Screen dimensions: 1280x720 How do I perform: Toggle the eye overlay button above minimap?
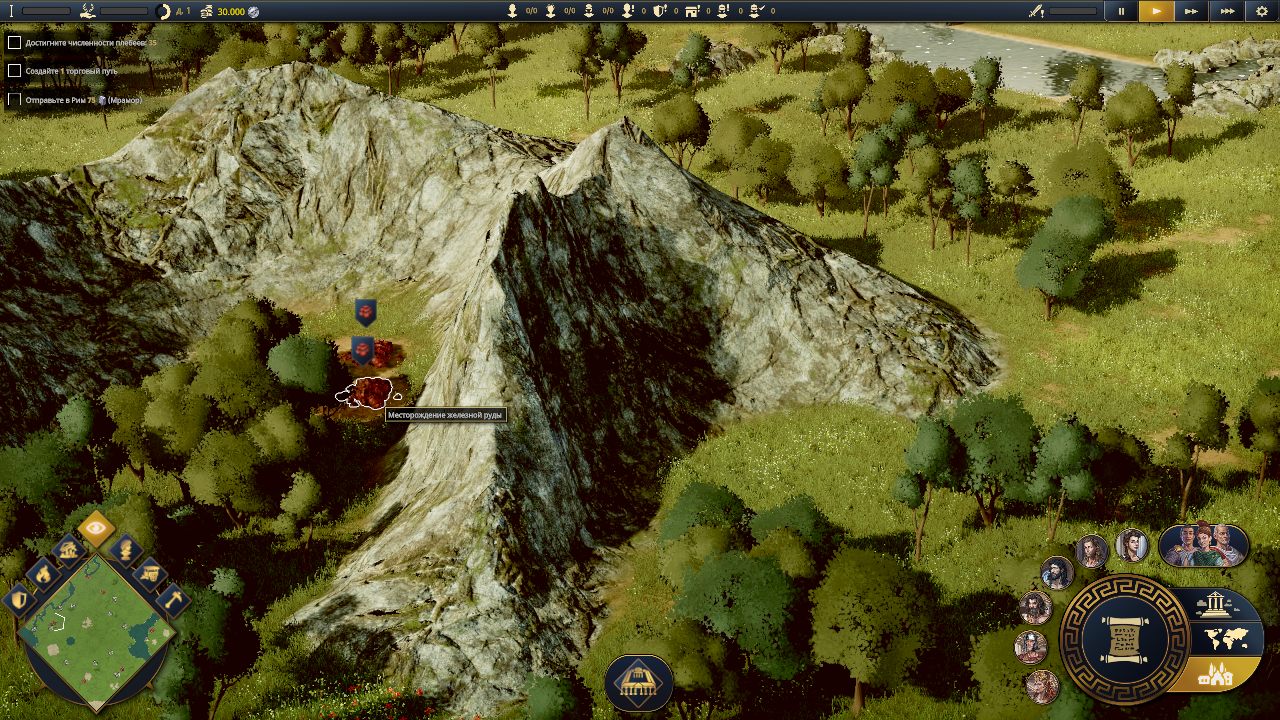point(96,529)
